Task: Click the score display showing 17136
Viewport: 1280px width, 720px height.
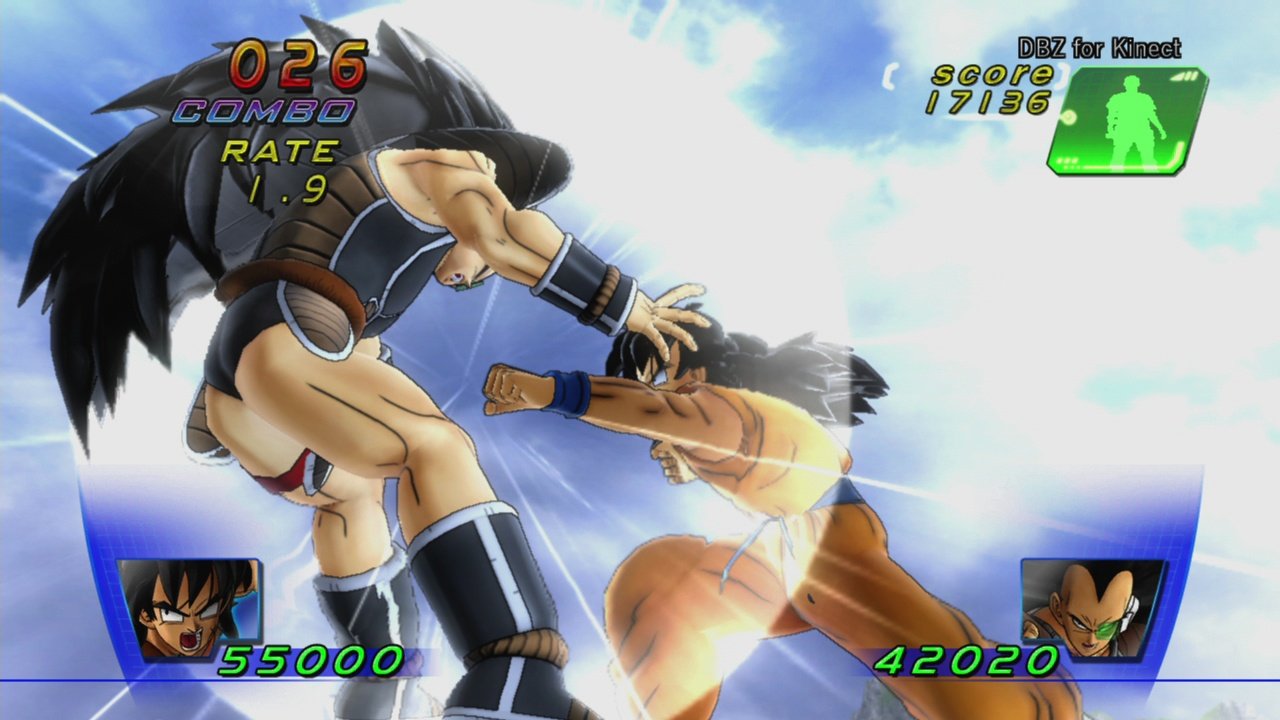Action: [990, 98]
